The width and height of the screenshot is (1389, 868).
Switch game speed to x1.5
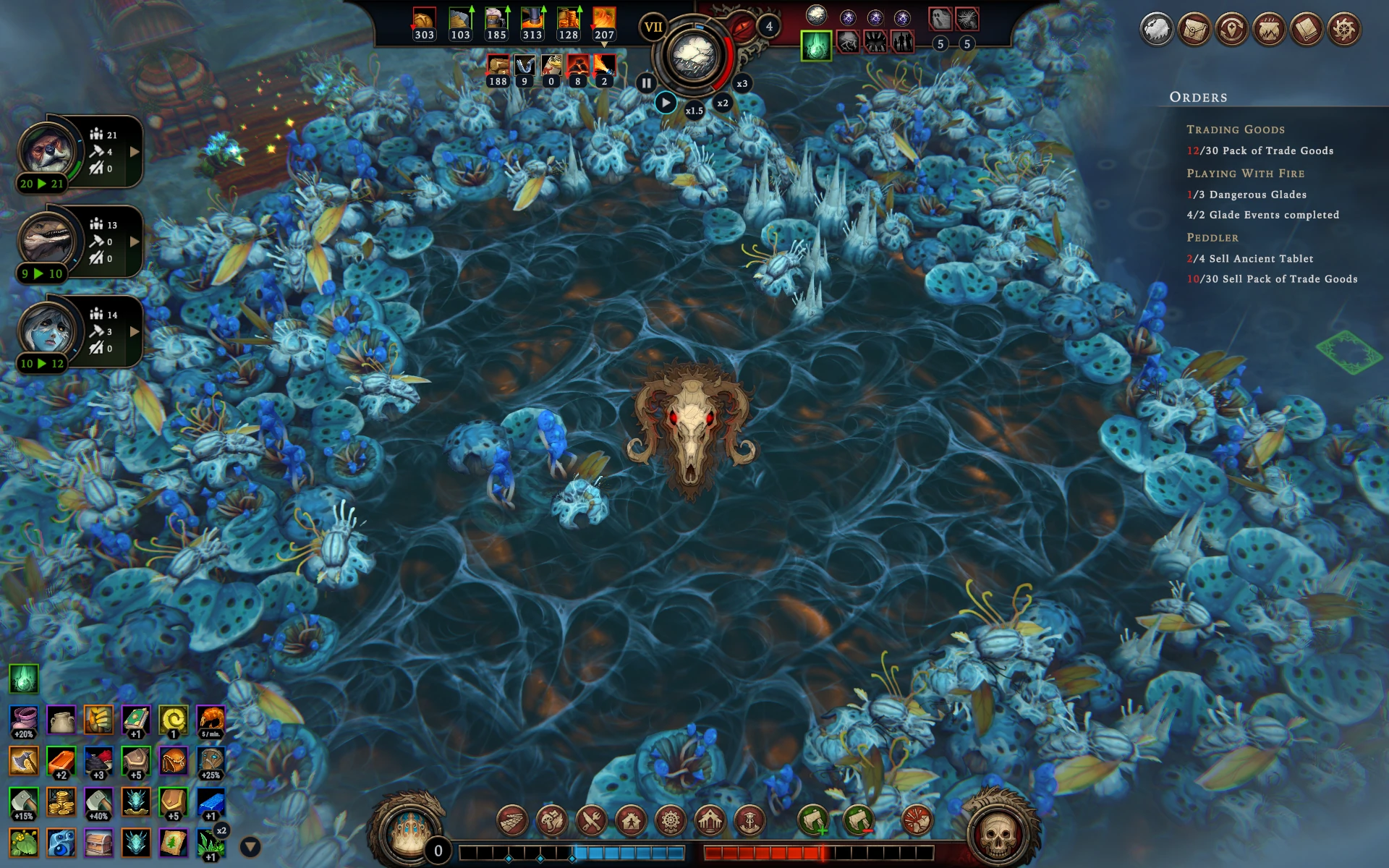coord(694,111)
